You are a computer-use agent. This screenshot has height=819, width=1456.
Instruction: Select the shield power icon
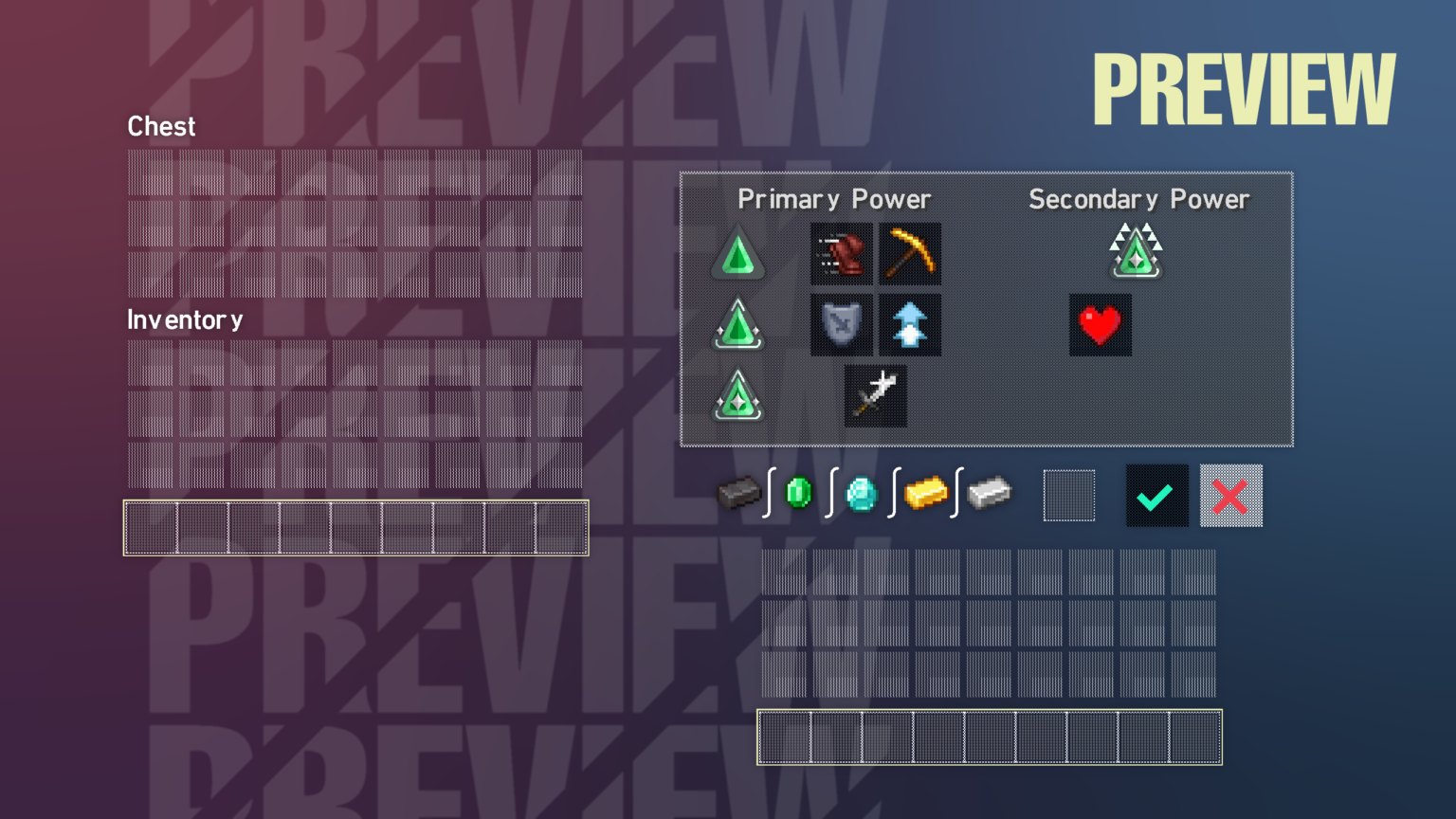coord(841,325)
